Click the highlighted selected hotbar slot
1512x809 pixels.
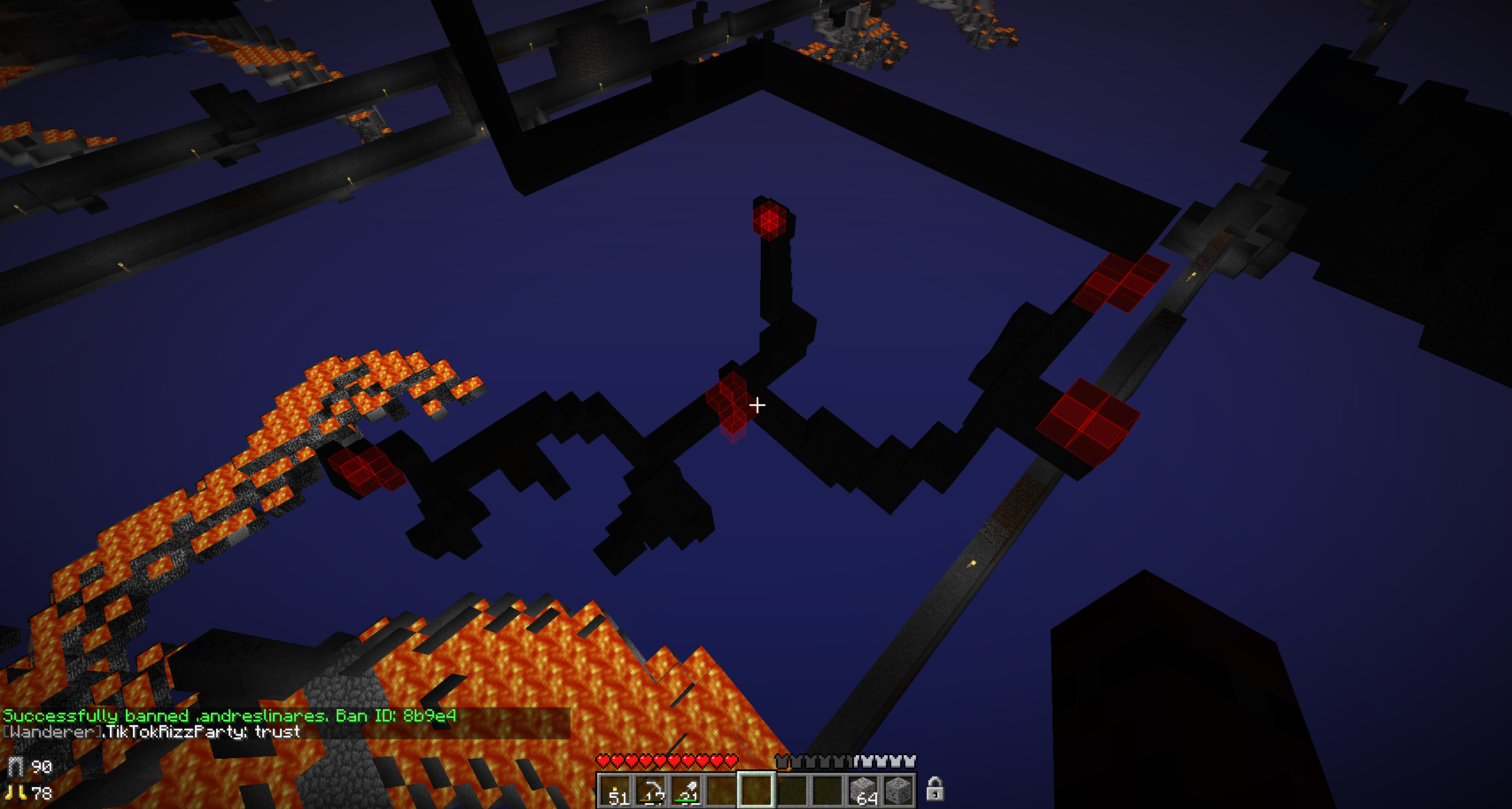coord(757,790)
